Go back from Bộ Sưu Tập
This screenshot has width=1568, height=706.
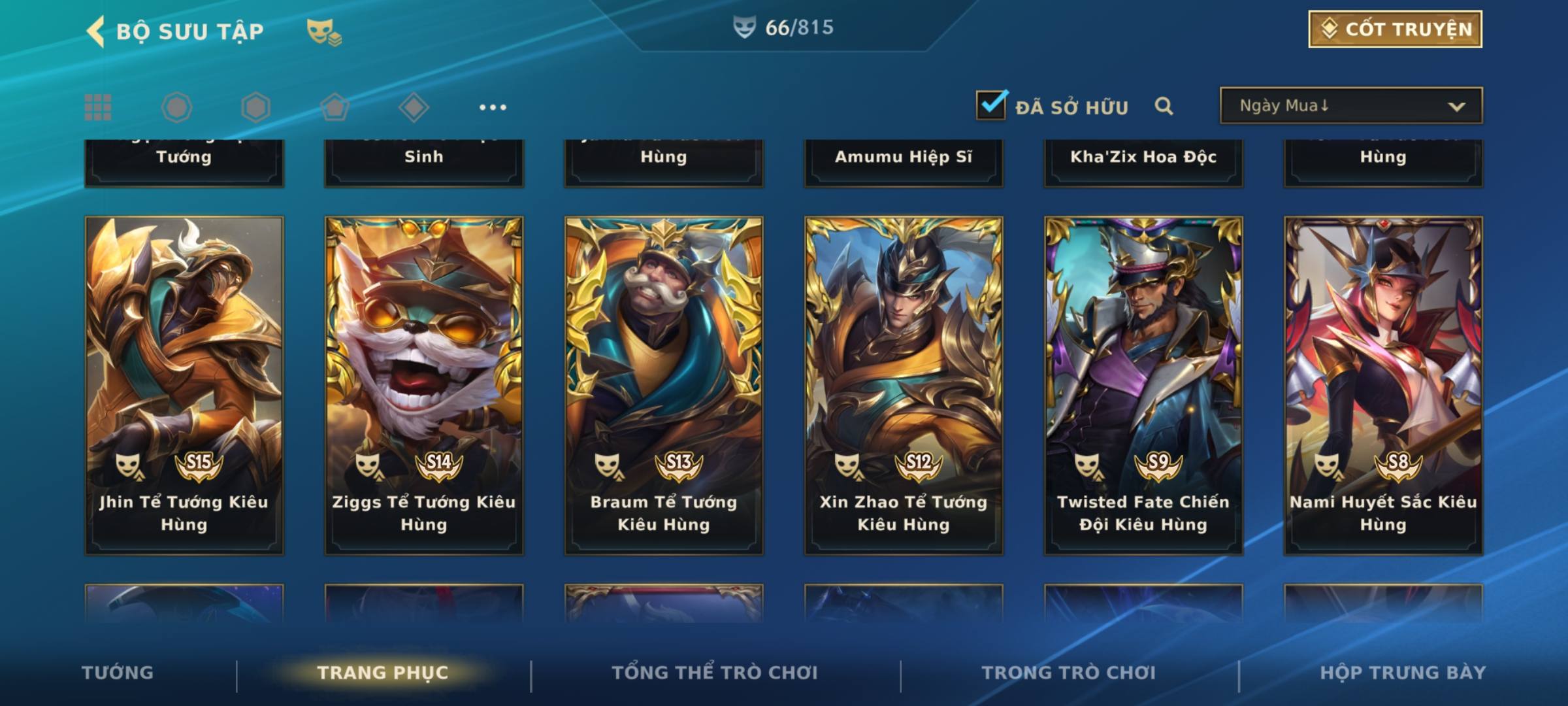pyautogui.click(x=95, y=31)
